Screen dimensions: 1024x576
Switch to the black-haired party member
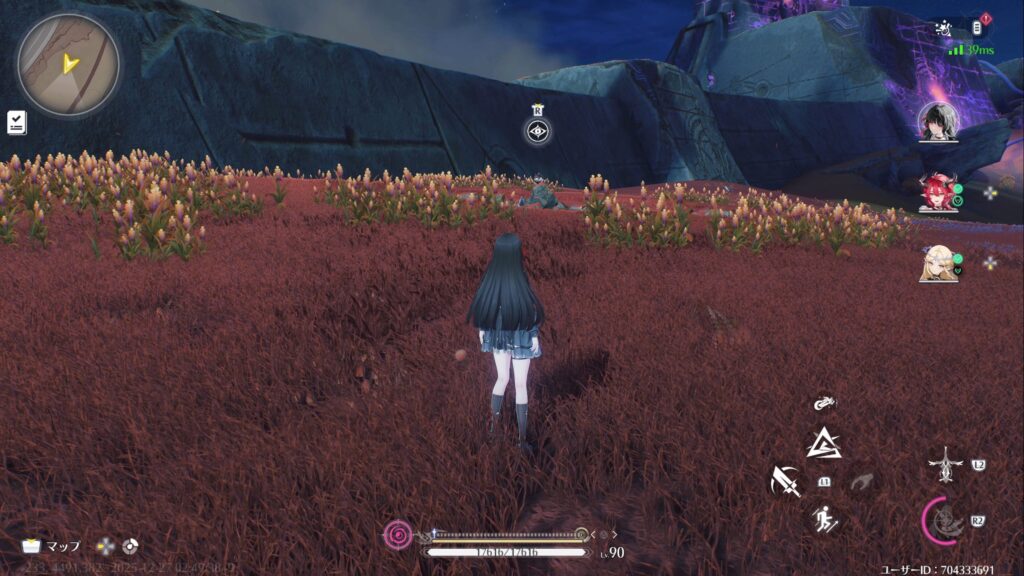pyautogui.click(x=938, y=122)
